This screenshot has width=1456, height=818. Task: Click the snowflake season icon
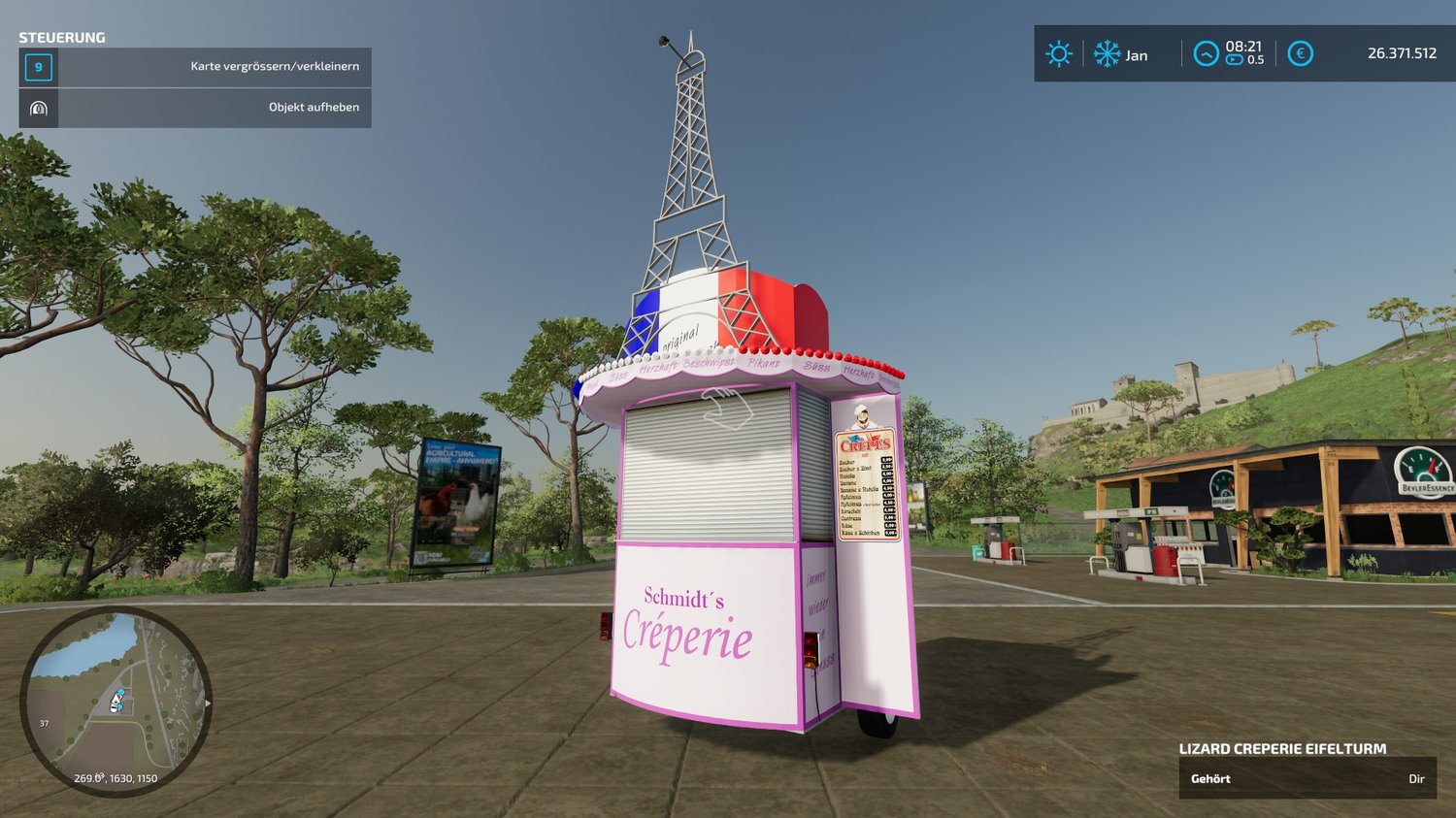[x=1107, y=53]
